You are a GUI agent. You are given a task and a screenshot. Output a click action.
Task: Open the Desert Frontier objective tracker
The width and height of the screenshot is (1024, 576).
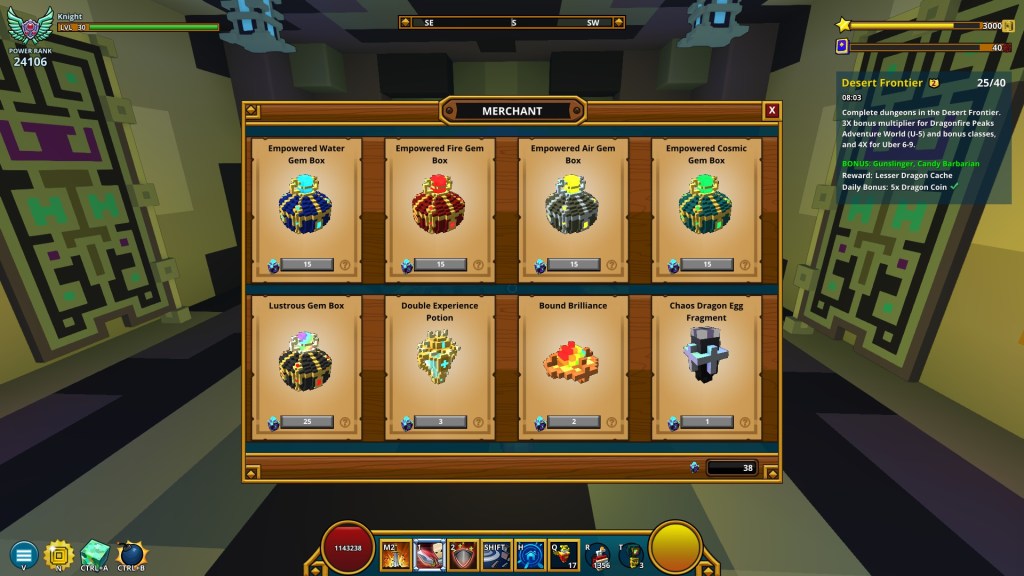(x=881, y=82)
